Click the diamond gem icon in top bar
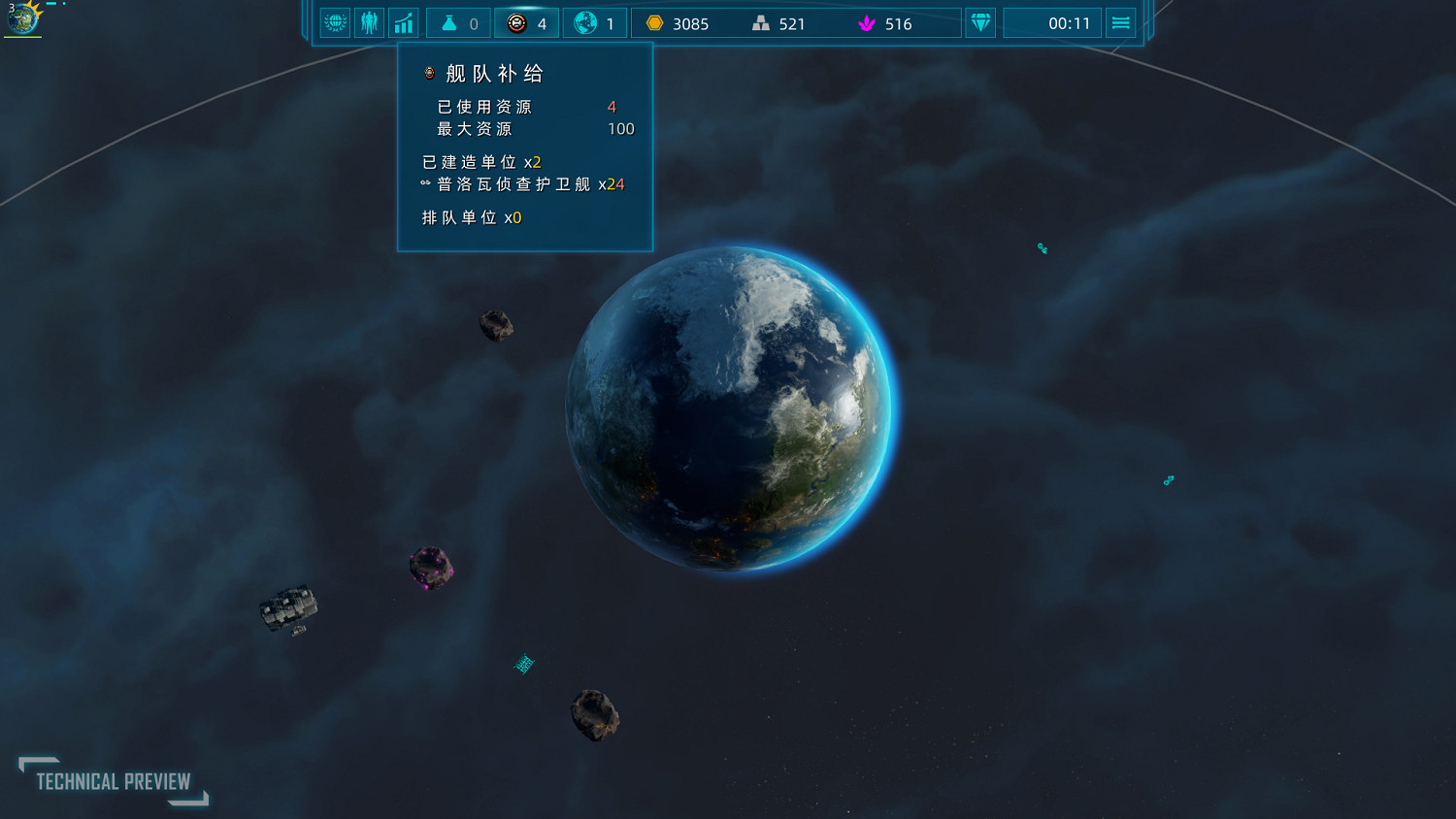Screen dimensions: 1456x819 pos(979,22)
